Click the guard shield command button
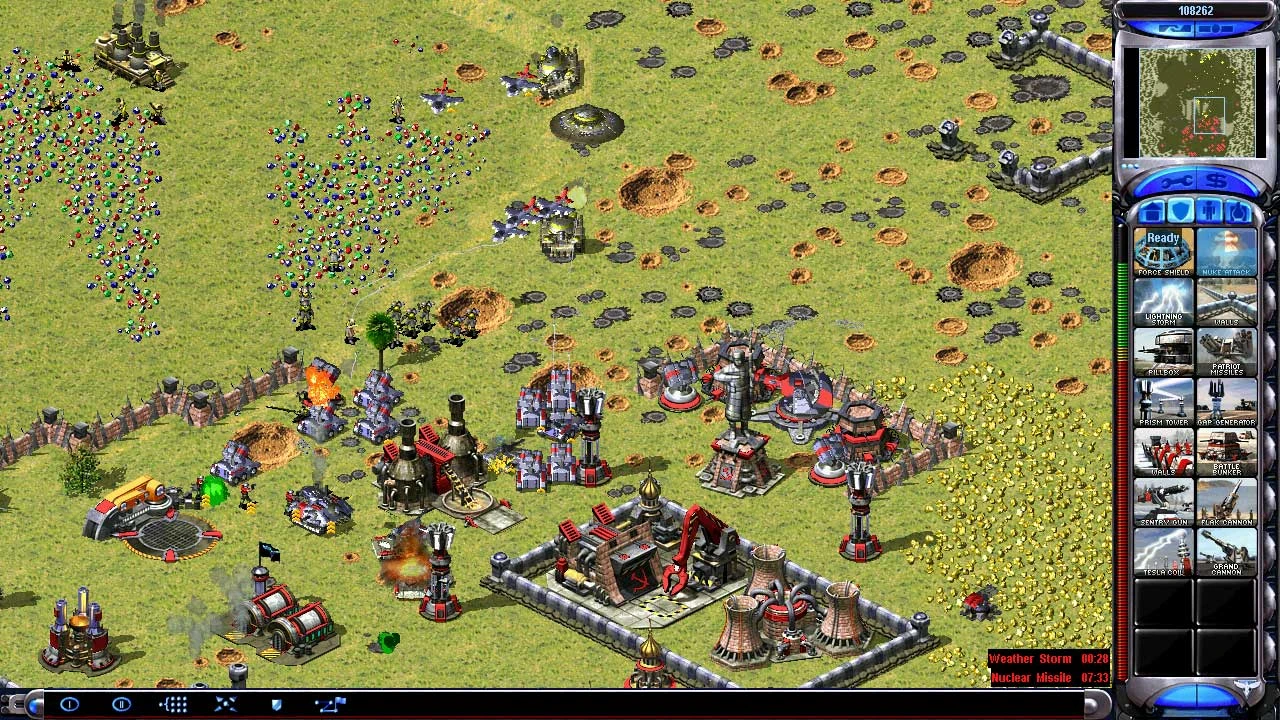1280x720 pixels. point(277,705)
